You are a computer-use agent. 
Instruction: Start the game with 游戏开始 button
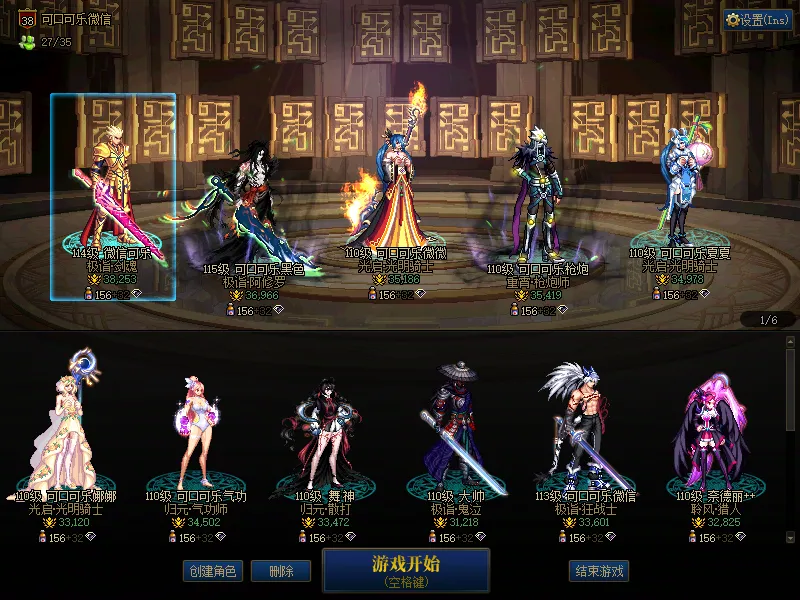(x=405, y=569)
